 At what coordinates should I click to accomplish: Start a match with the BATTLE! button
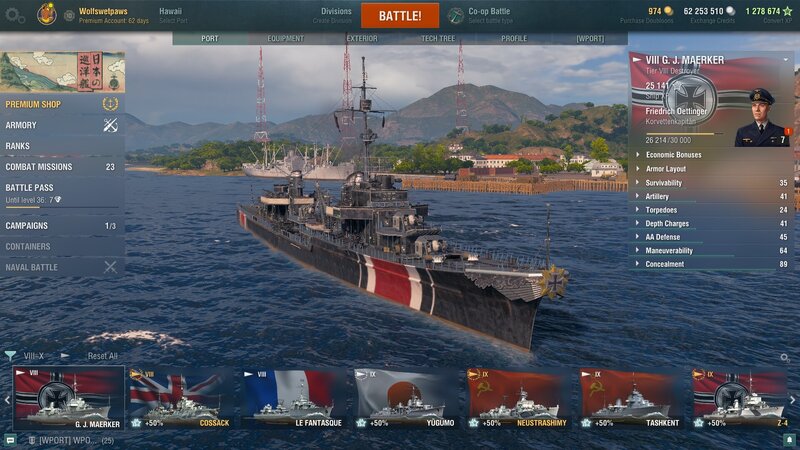(399, 16)
